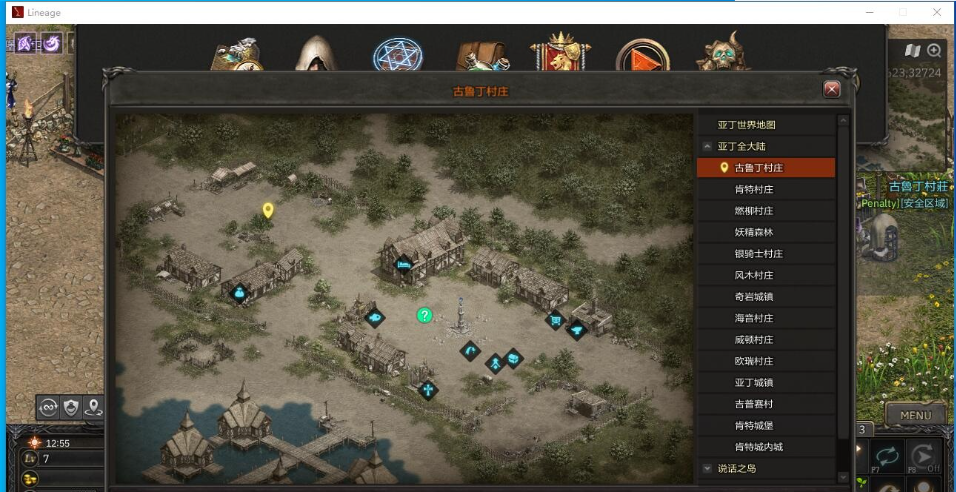Screen dimensions: 956x492
Task: Open the MENU button
Action: tap(915, 415)
